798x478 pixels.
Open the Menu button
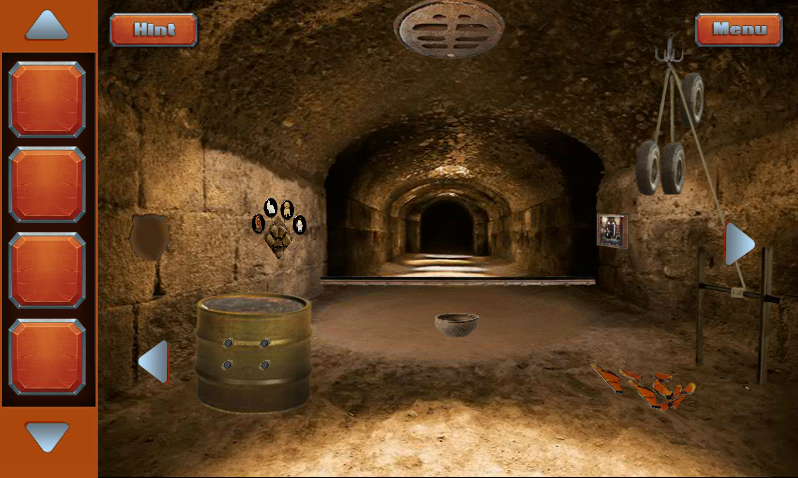(x=739, y=30)
